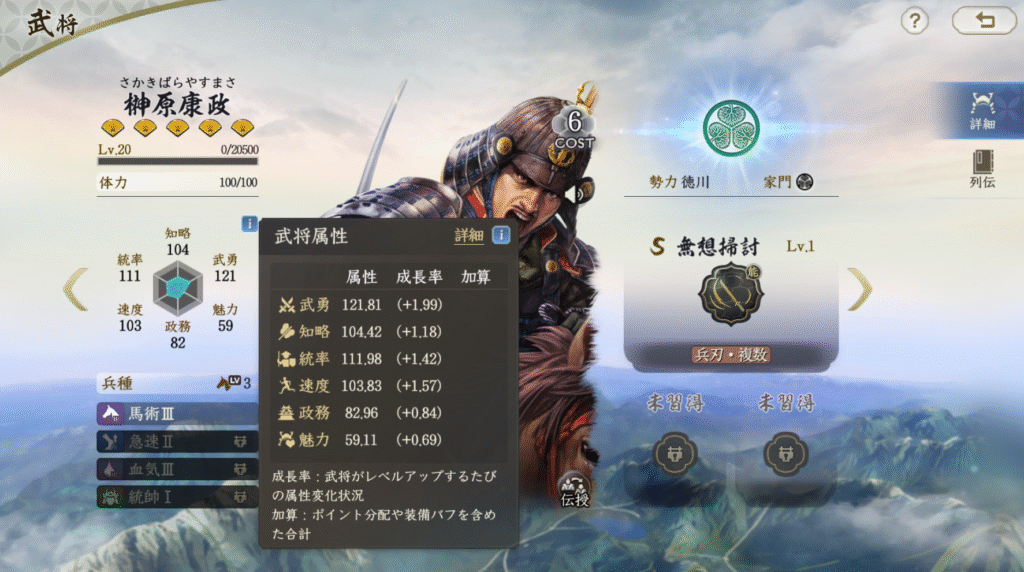Go back with the return arrow button
This screenshot has height=572, width=1024.
point(983,20)
